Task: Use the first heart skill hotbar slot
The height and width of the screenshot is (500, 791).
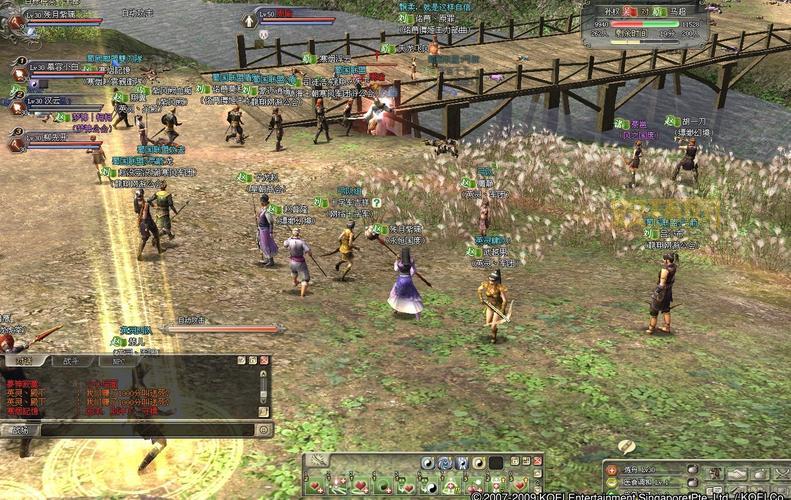Action: pyautogui.click(x=315, y=485)
